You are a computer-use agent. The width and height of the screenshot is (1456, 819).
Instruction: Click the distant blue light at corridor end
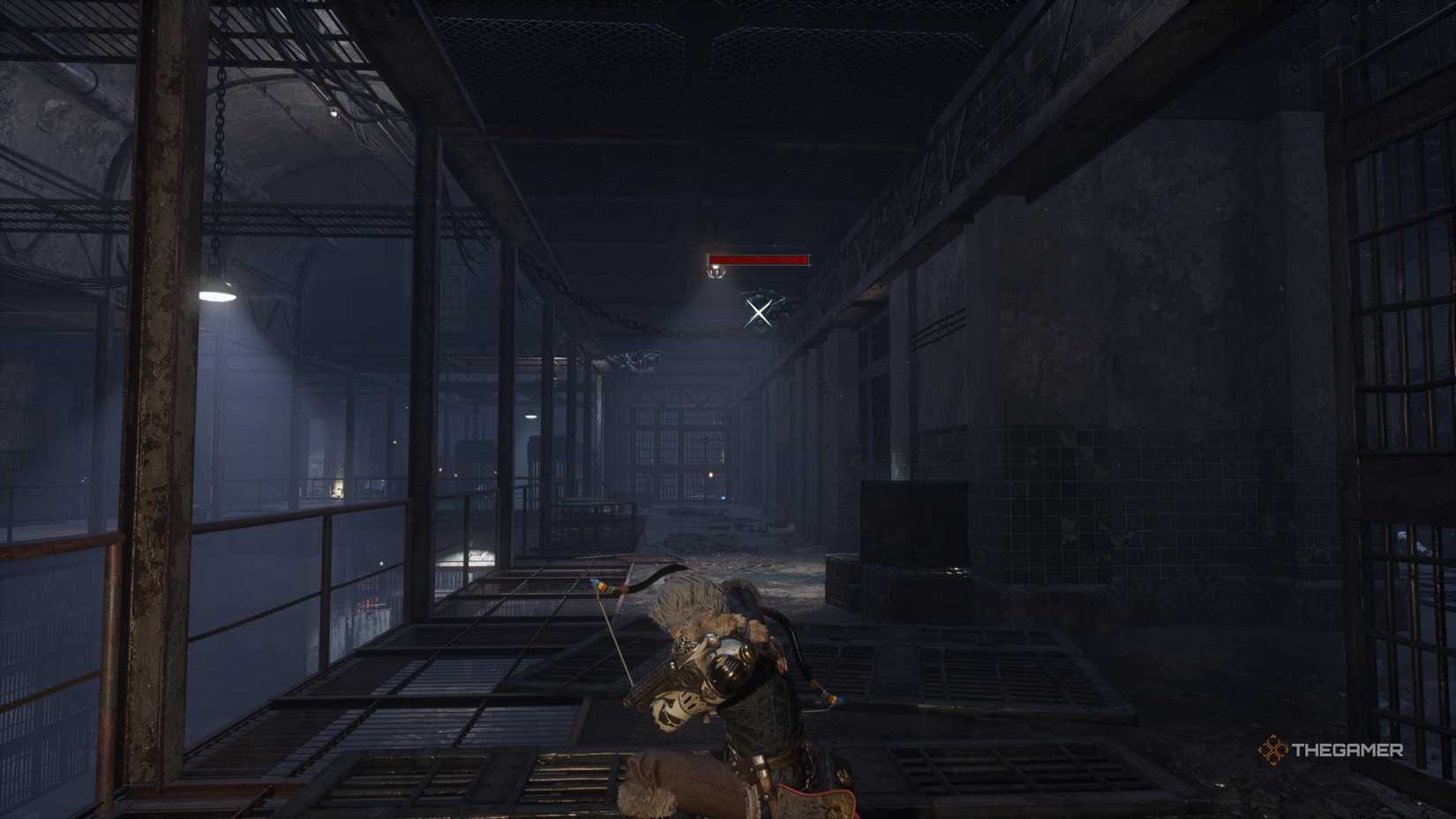722,498
